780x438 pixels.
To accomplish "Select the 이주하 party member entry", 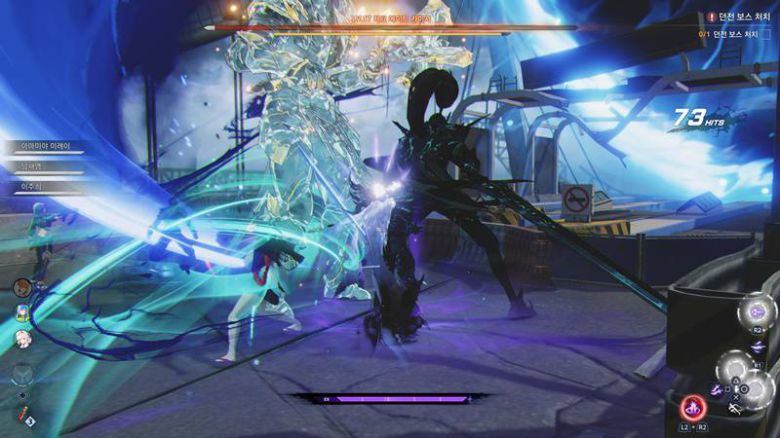I will click(x=40, y=187).
